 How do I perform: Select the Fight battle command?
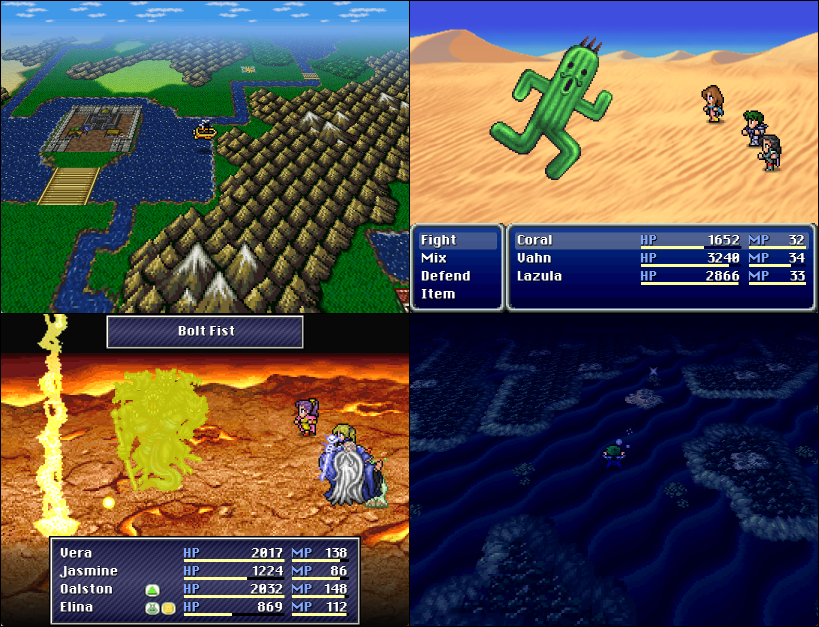[439, 240]
